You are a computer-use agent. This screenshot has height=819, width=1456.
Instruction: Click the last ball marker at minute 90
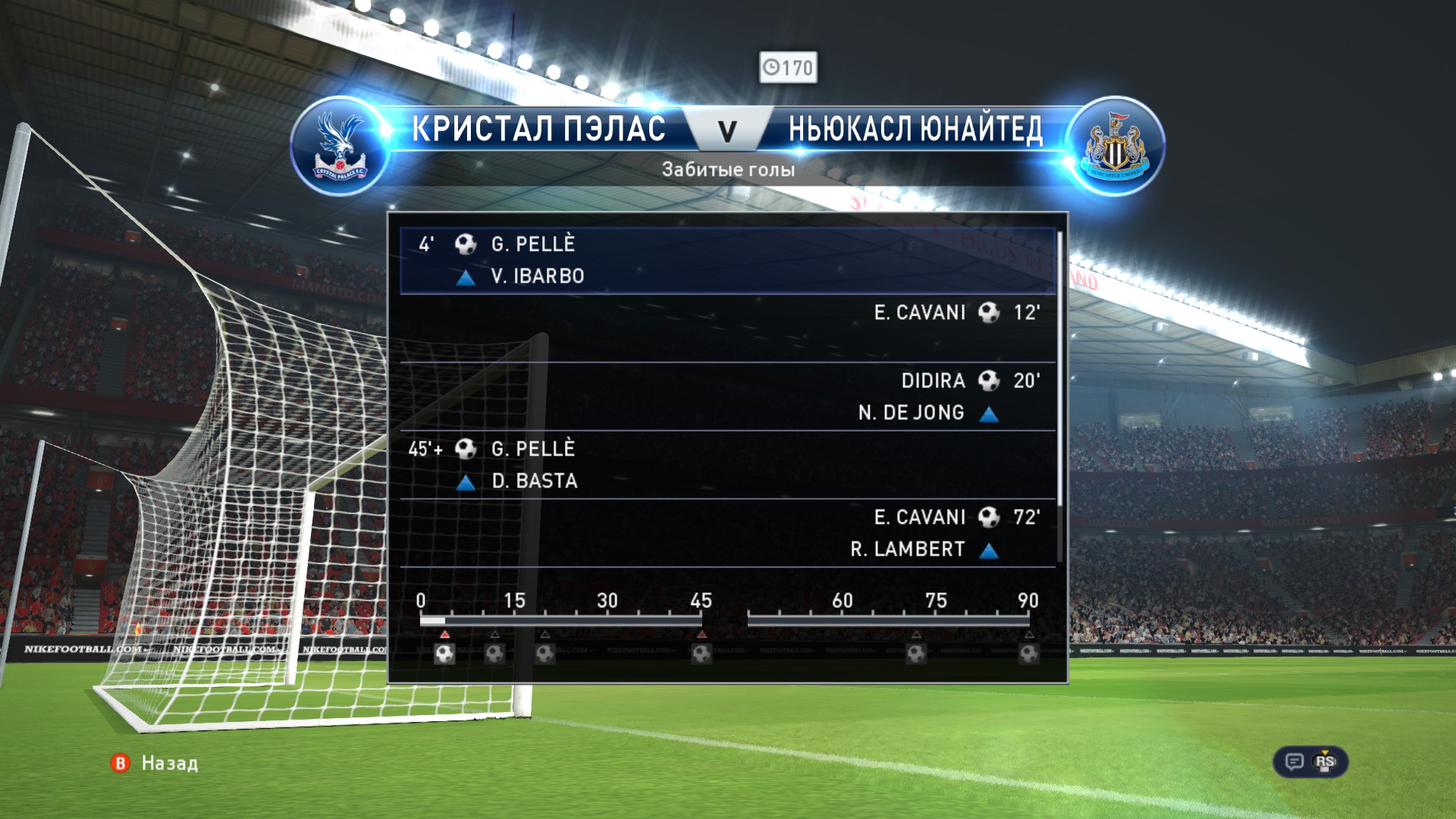click(1028, 653)
